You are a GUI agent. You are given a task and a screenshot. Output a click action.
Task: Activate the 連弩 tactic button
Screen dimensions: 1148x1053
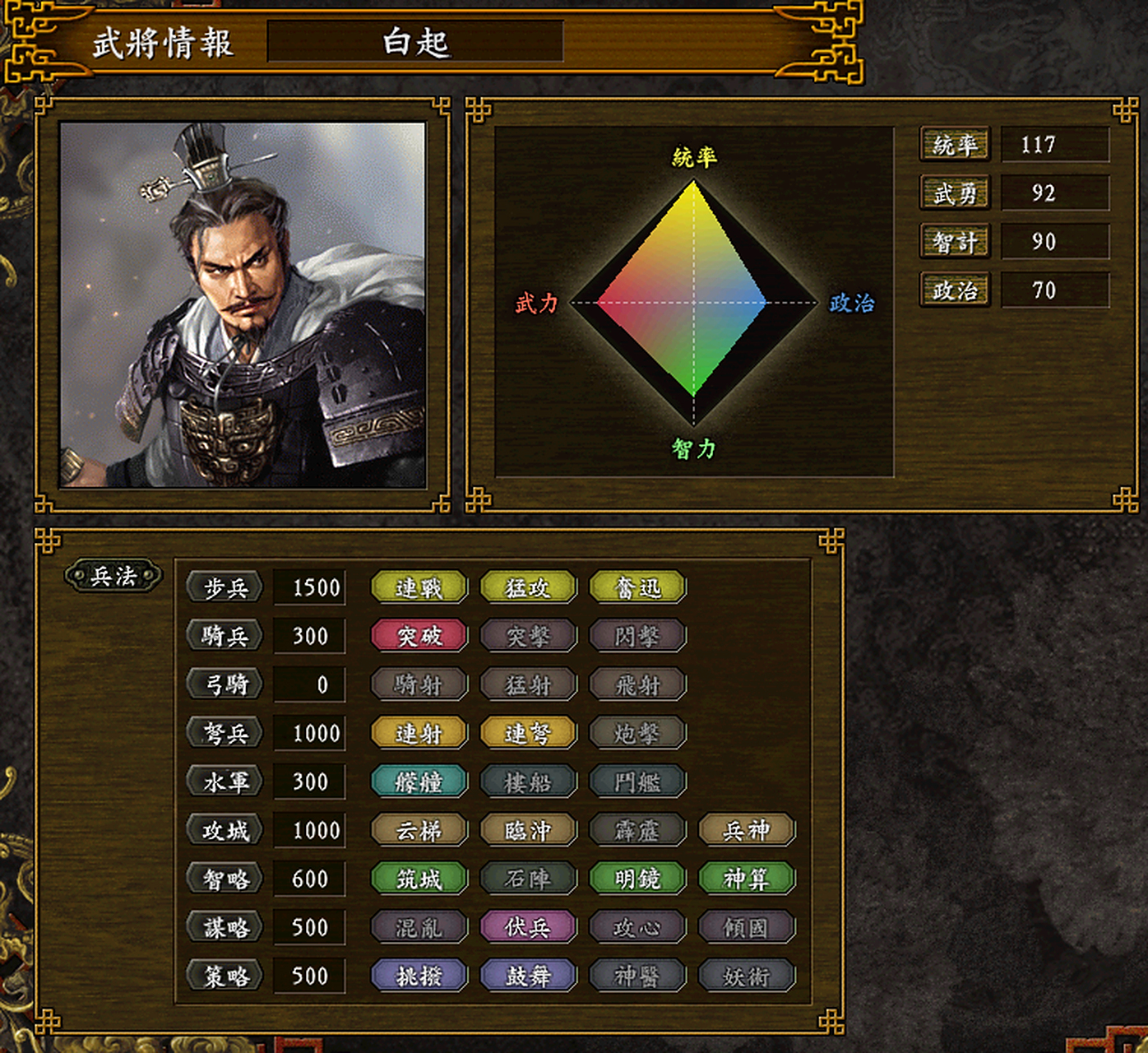coord(528,733)
